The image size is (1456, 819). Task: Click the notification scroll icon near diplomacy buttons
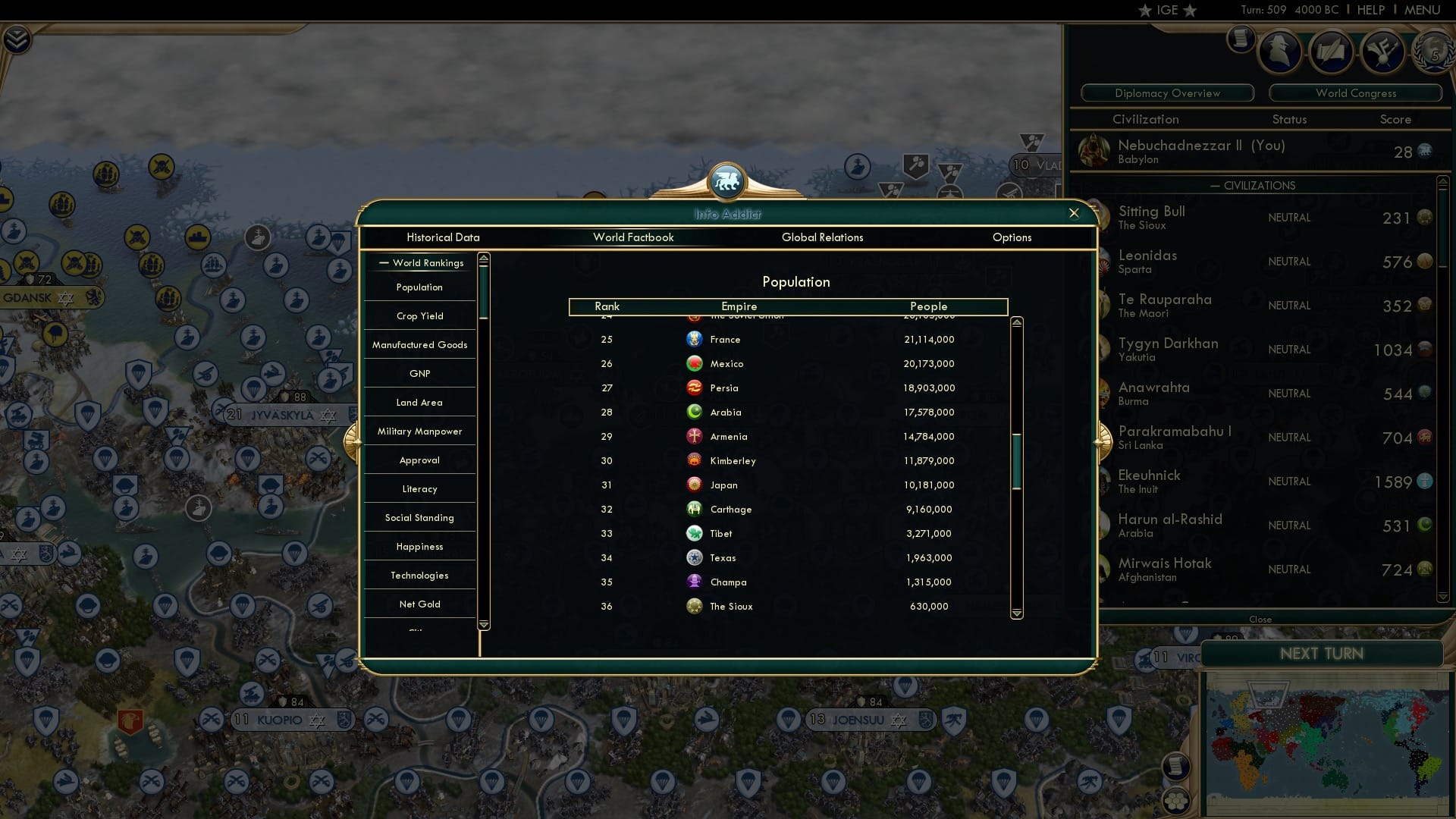1241,41
